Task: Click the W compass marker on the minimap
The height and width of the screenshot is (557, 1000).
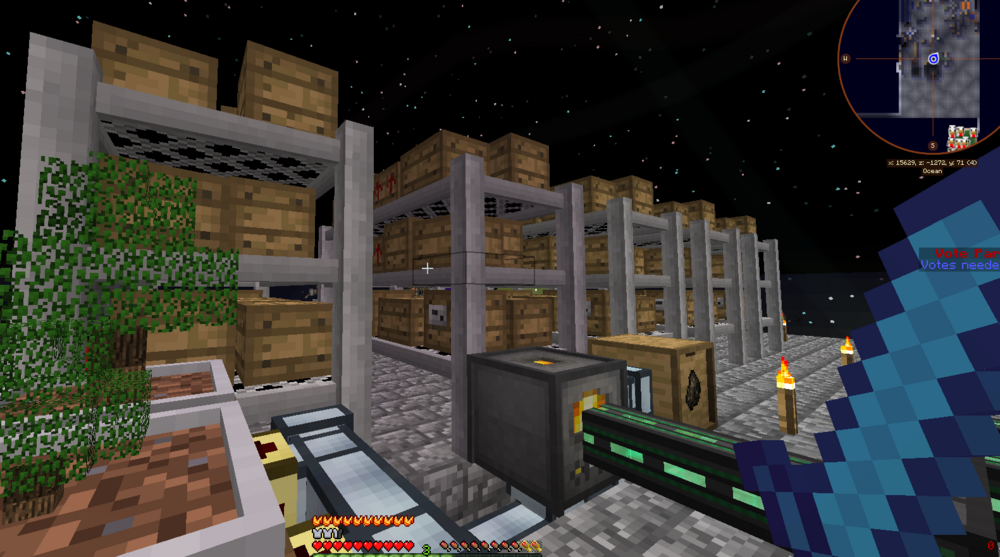Action: 847,58
